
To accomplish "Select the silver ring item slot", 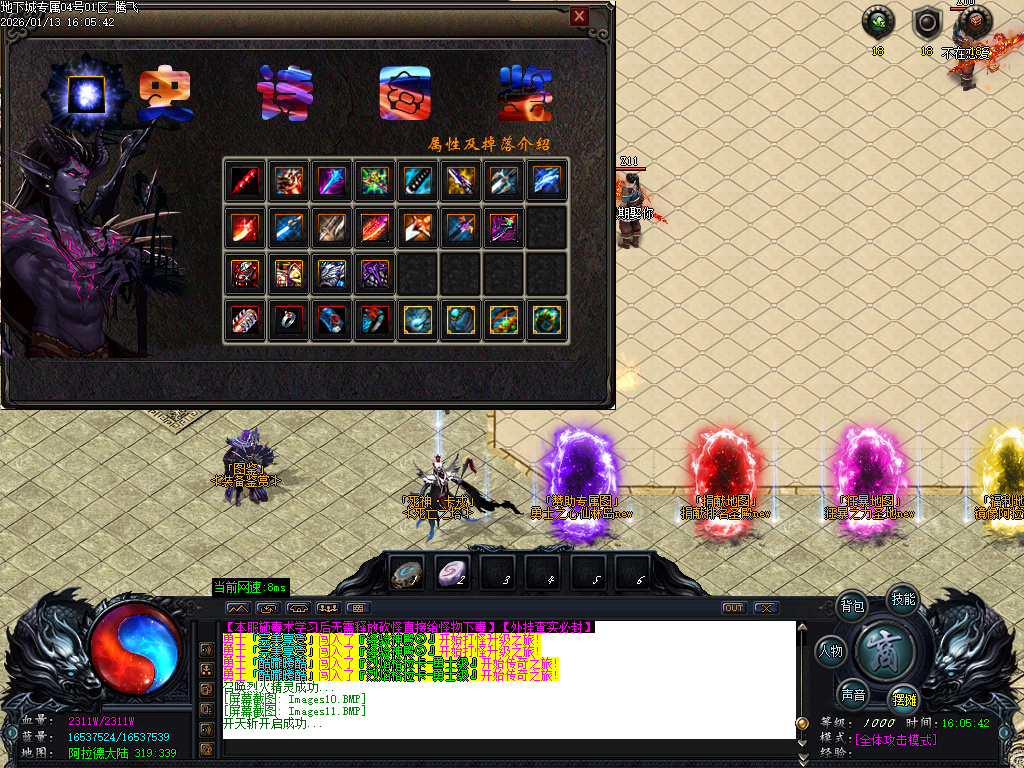I will coord(289,320).
